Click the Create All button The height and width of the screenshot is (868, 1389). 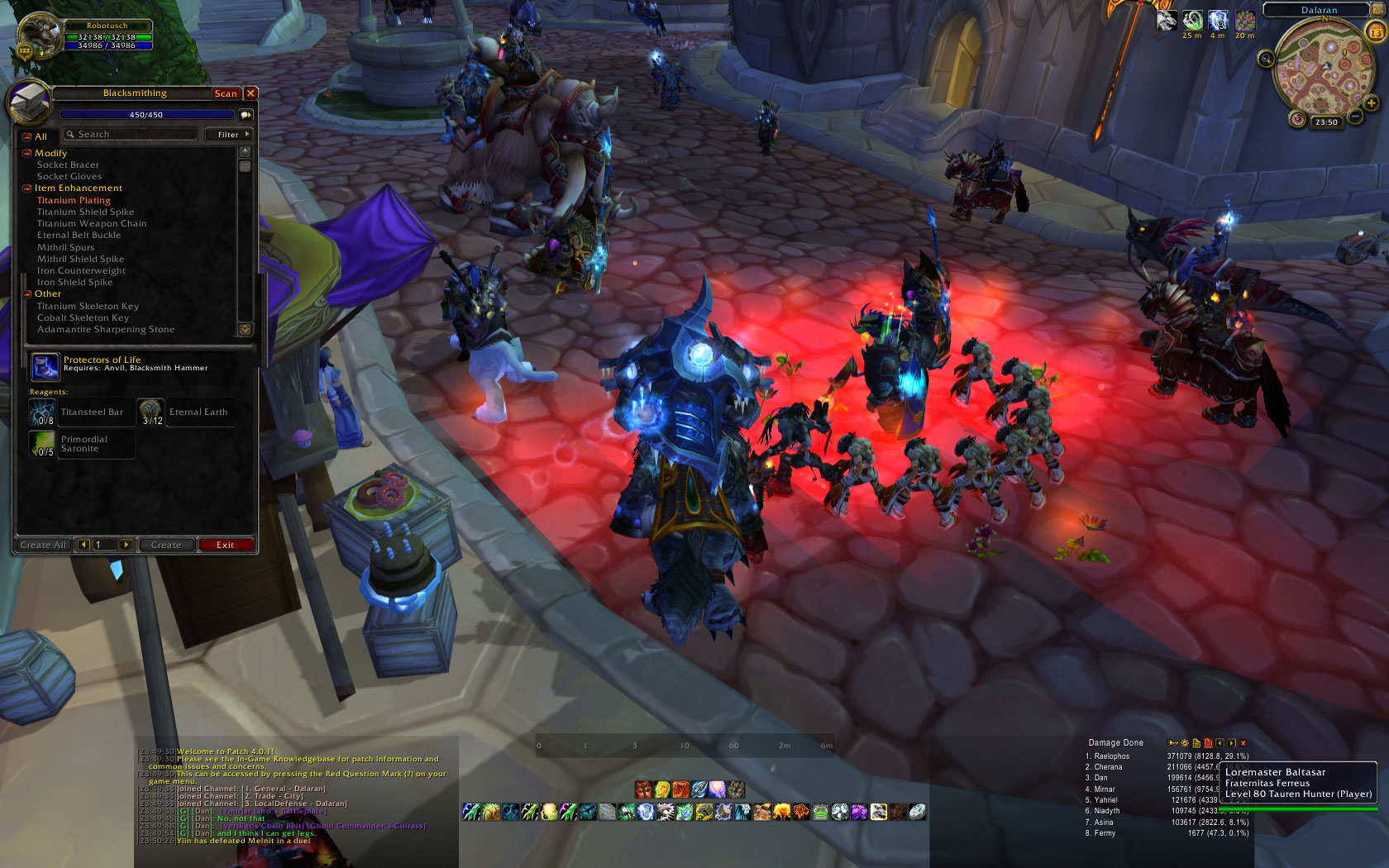(43, 545)
